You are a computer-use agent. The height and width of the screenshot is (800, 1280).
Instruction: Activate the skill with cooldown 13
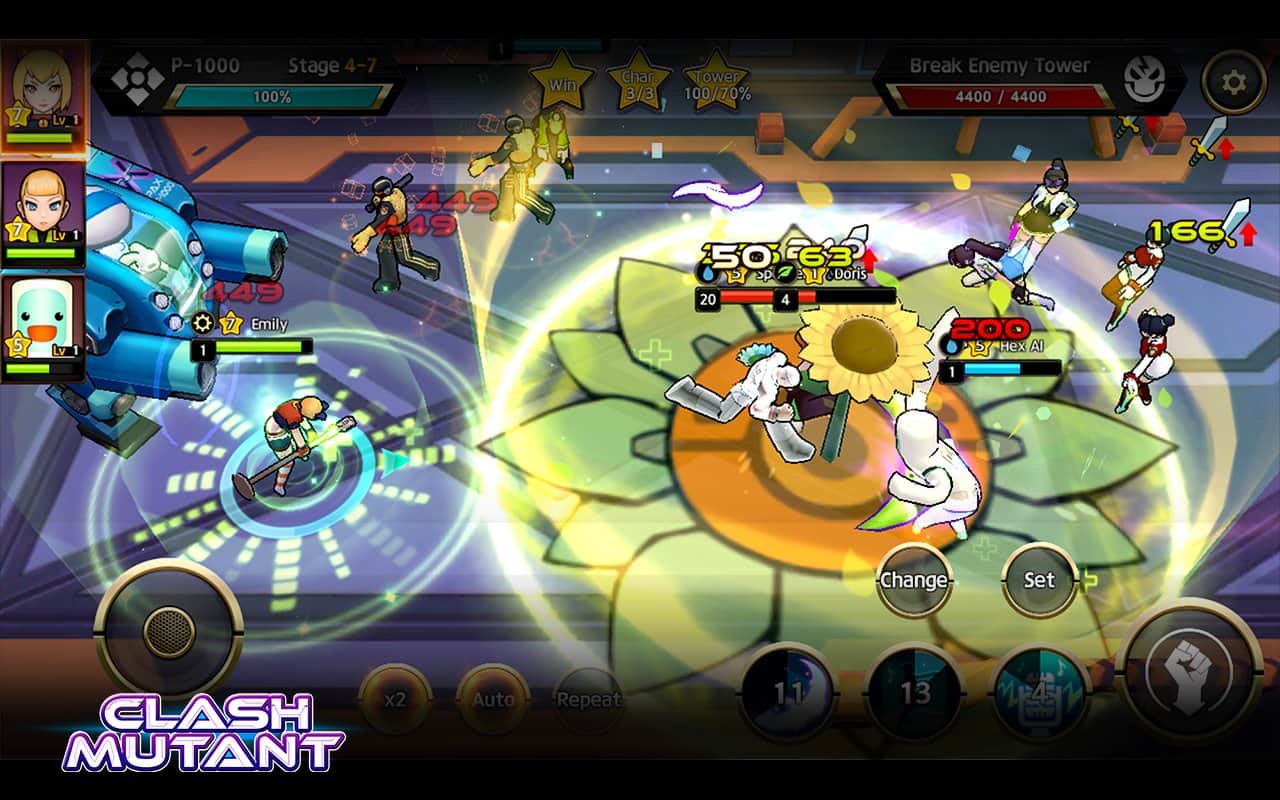tap(915, 692)
